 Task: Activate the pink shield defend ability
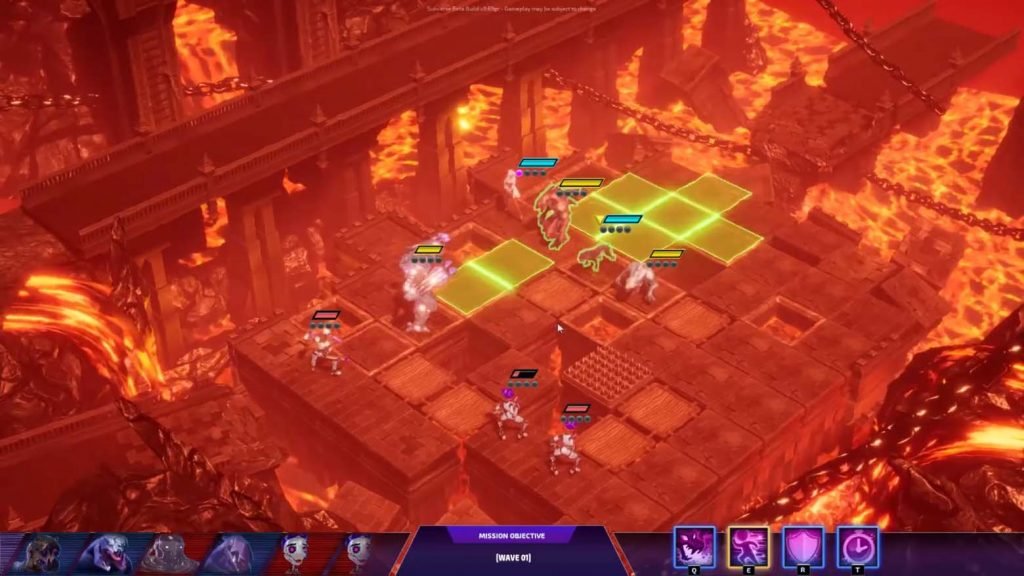coord(803,548)
